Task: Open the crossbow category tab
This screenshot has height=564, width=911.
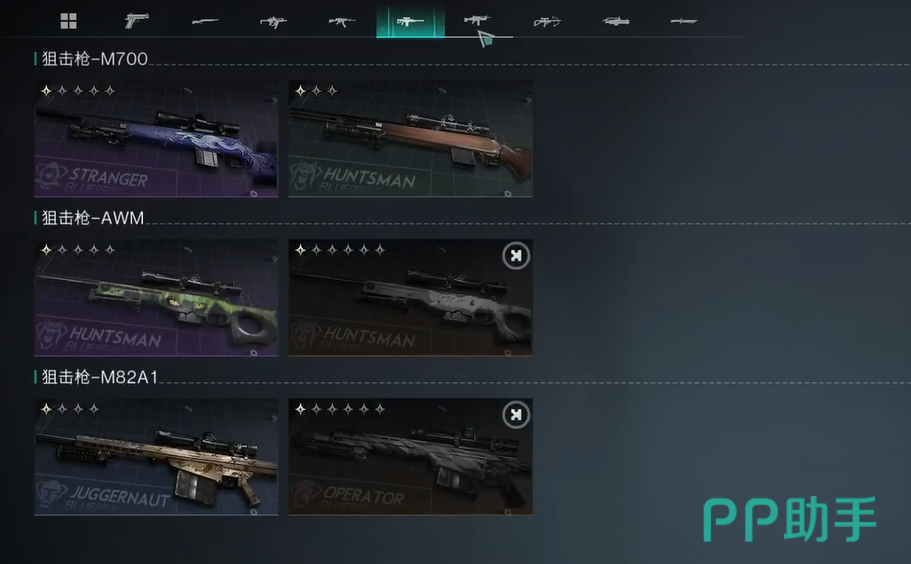Action: pos(547,21)
